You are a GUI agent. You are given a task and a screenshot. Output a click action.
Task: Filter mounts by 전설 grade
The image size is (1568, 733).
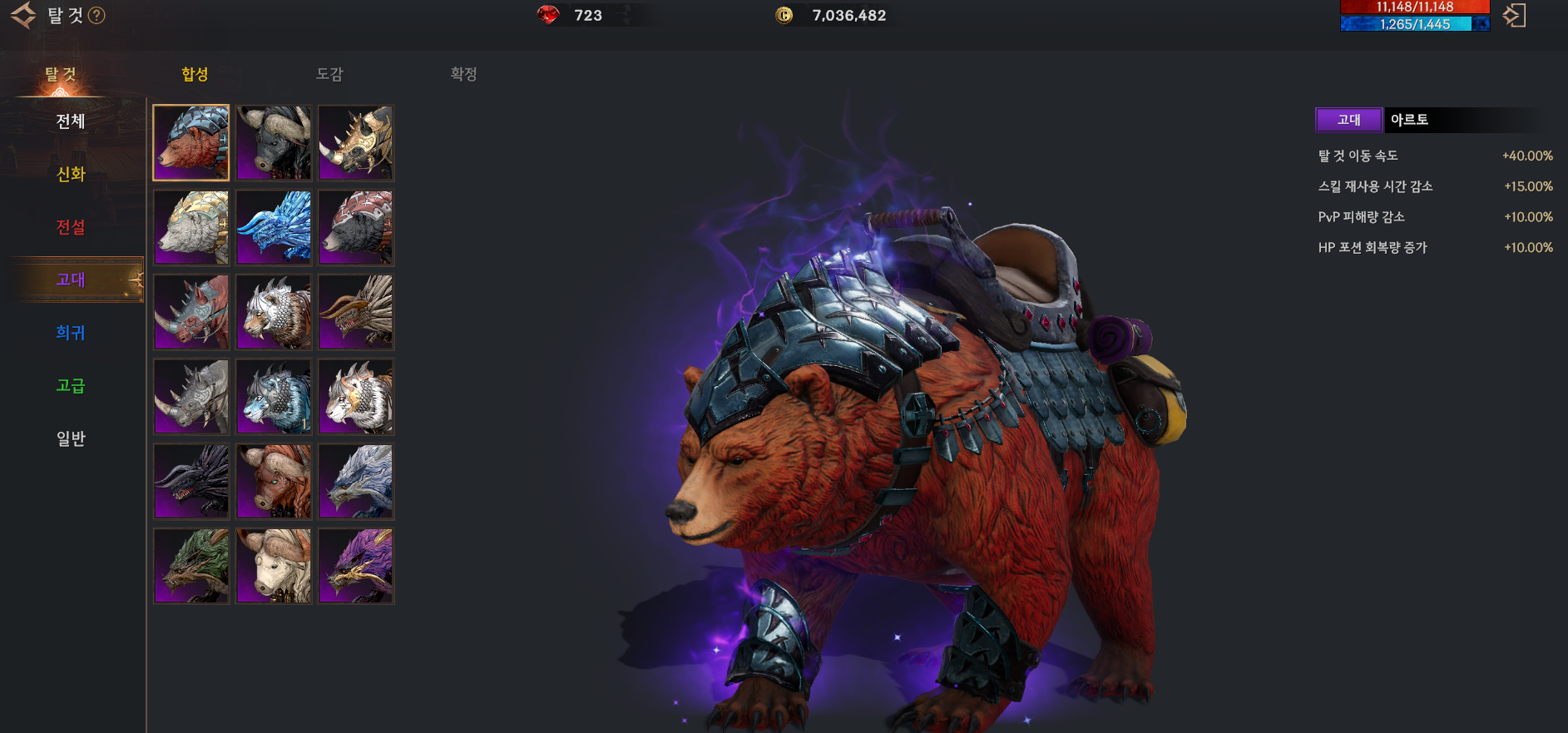[71, 227]
